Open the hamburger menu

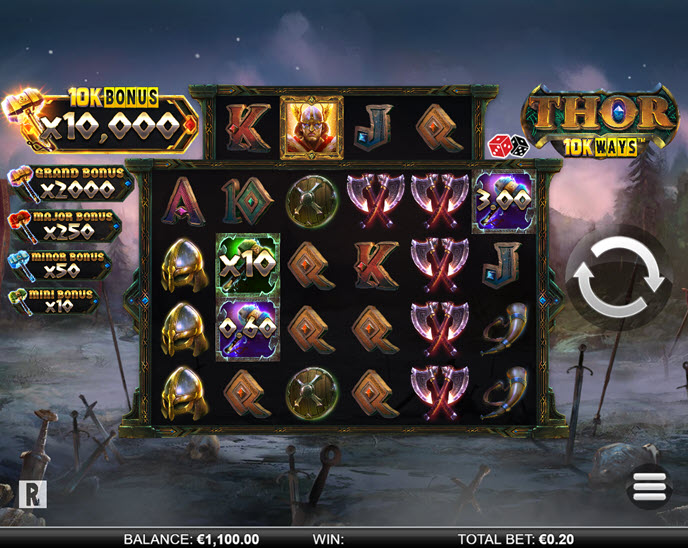649,487
